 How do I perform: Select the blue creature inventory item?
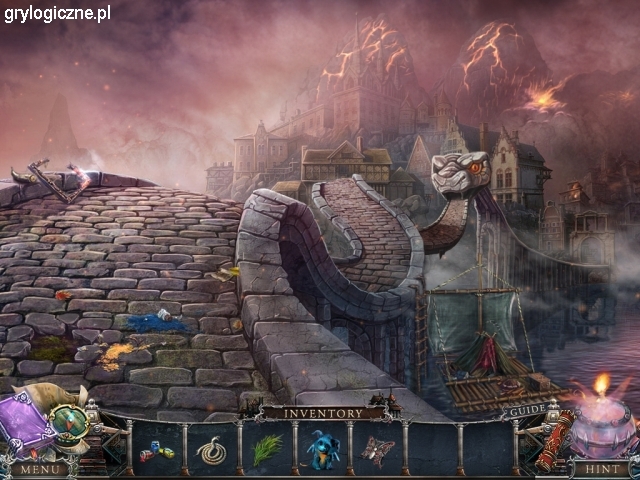point(323,451)
